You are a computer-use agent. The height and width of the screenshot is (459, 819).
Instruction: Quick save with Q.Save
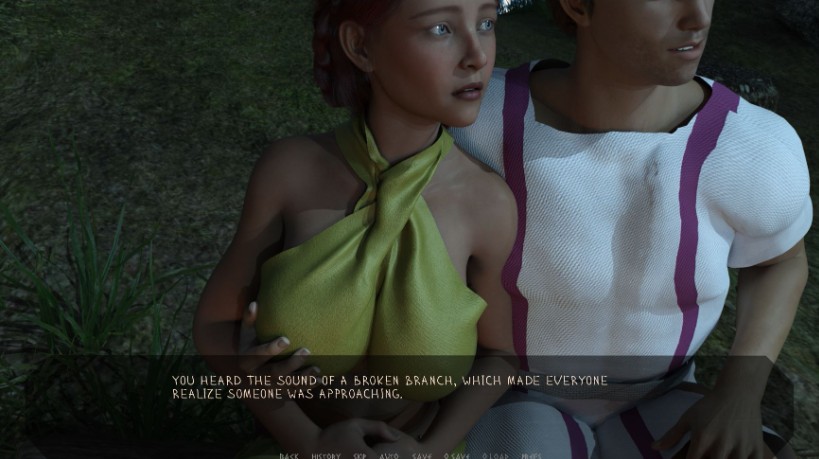(x=458, y=455)
